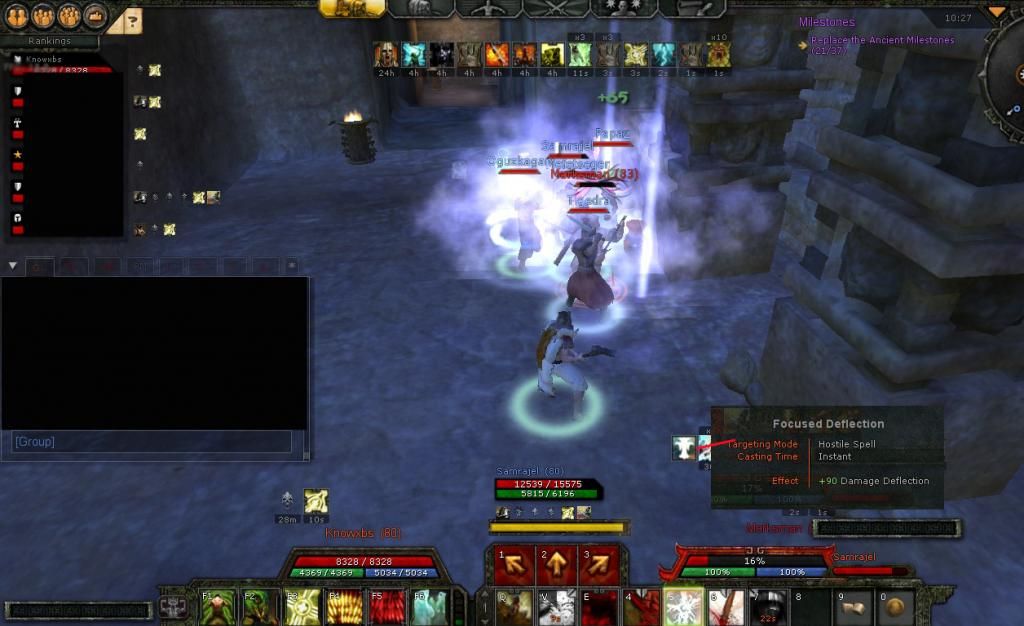This screenshot has width=1024, height=626.
Task: Click the chat input field labeled Group
Action: point(152,441)
